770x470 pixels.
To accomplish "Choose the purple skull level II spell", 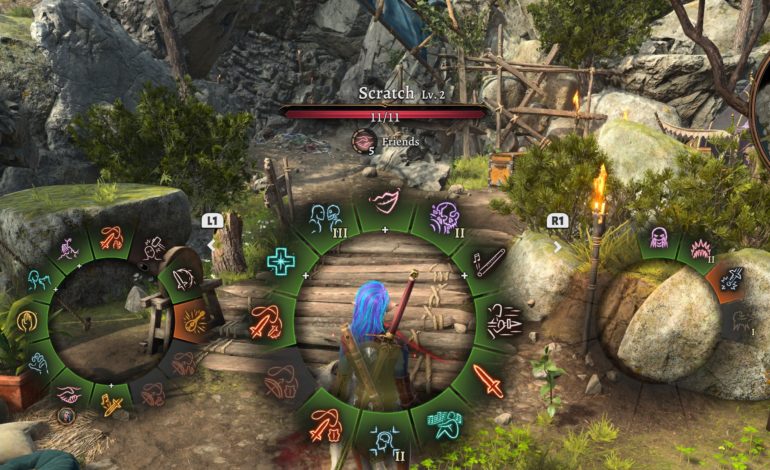I will pyautogui.click(x=443, y=217).
